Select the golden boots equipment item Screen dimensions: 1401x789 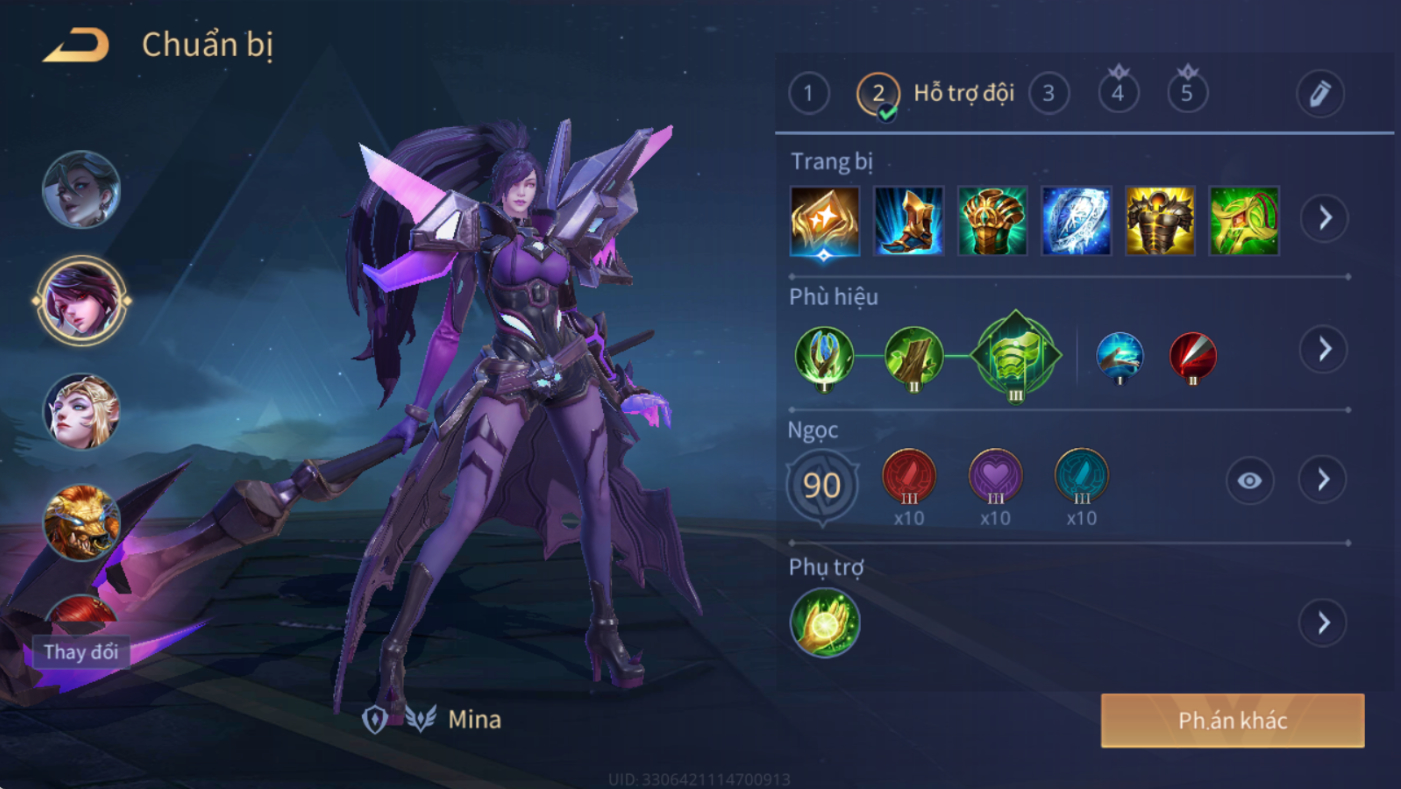click(908, 220)
